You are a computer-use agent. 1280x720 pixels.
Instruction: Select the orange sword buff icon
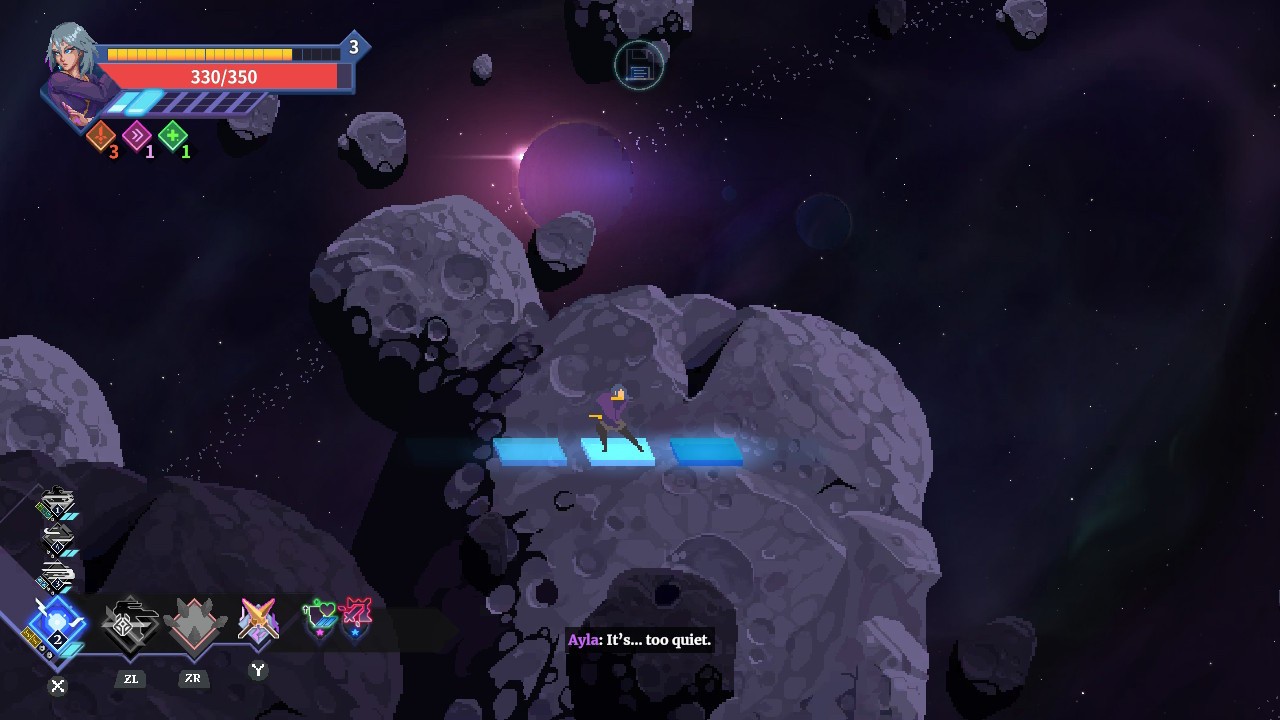(101, 136)
